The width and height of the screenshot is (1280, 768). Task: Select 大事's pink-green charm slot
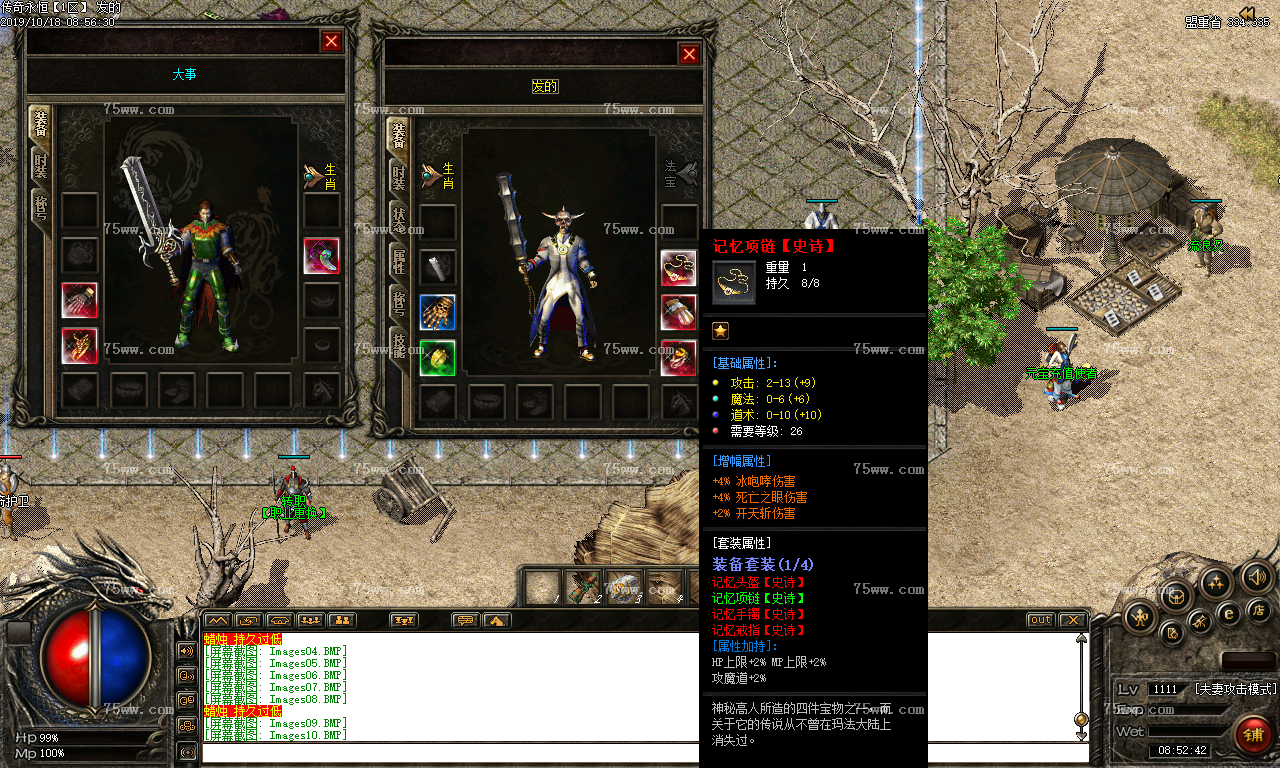pyautogui.click(x=321, y=256)
